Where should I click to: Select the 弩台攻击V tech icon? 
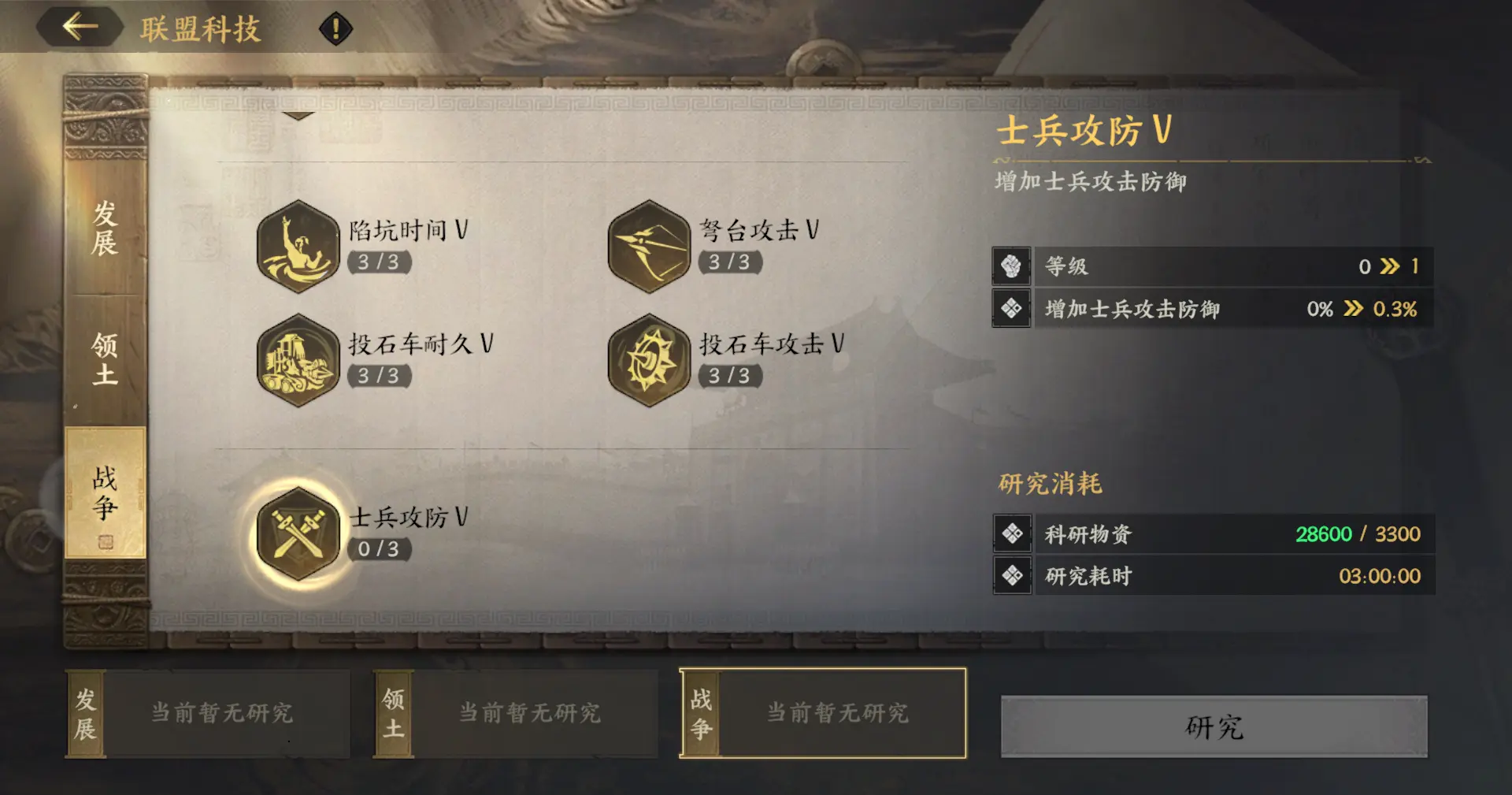pos(649,246)
